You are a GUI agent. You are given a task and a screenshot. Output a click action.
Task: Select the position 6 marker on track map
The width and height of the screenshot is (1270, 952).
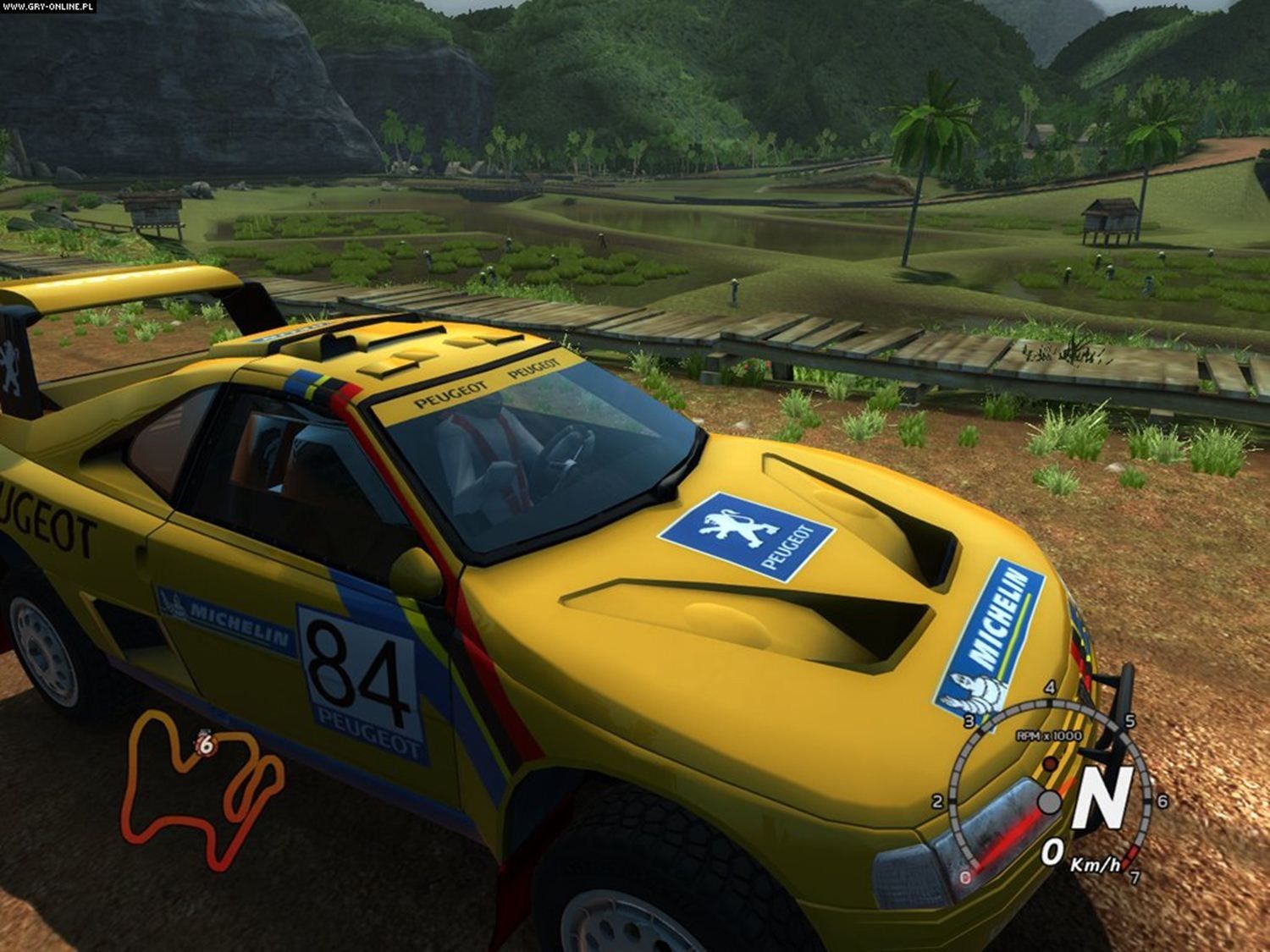pyautogui.click(x=205, y=744)
